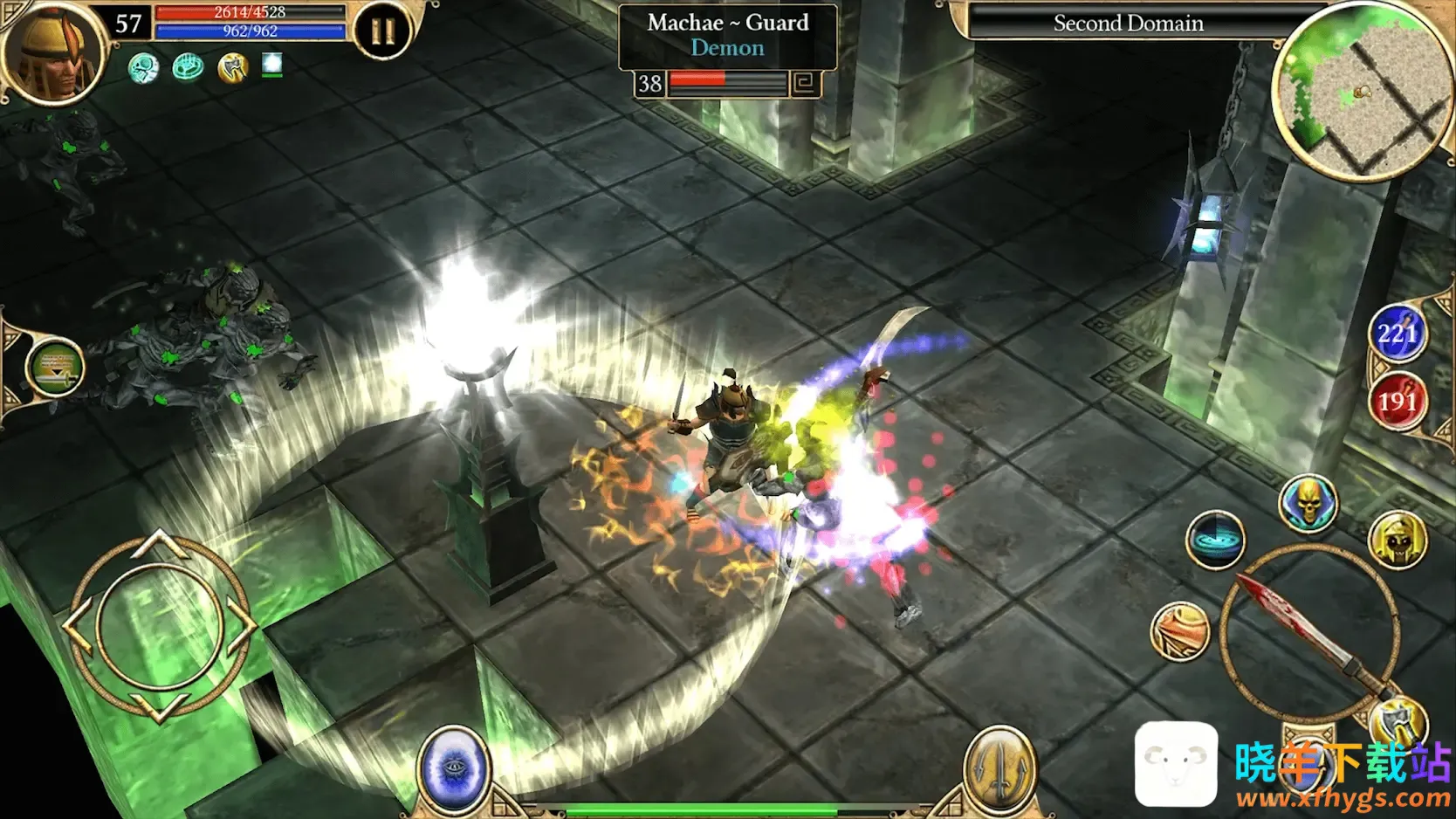Open the green scroll side panel button

(x=55, y=368)
